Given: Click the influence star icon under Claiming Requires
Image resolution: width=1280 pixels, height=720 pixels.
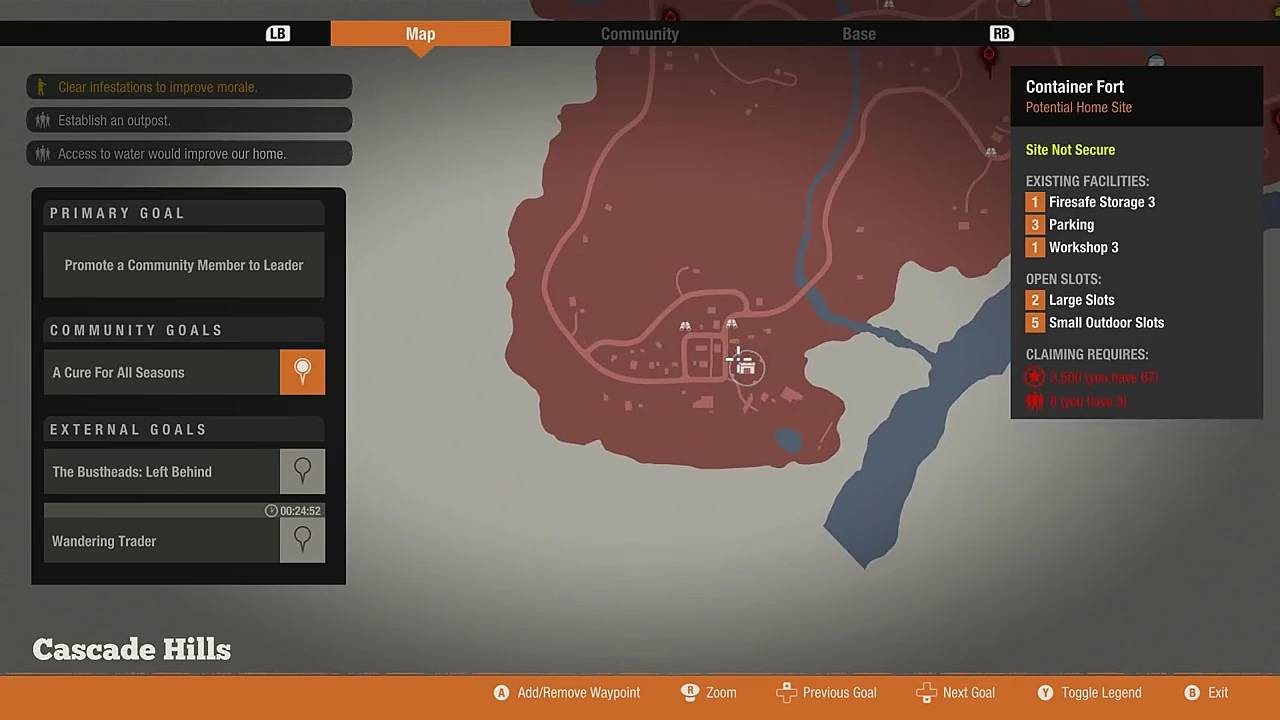Looking at the screenshot, I should 1034,377.
